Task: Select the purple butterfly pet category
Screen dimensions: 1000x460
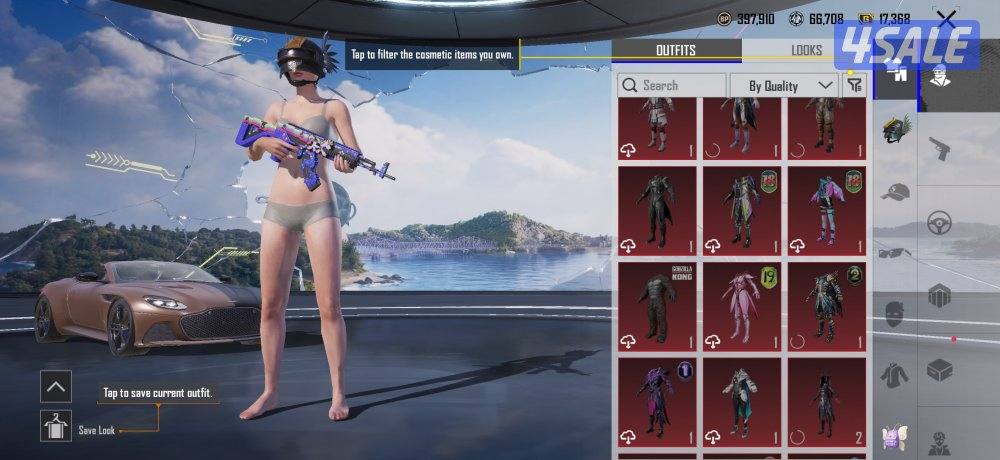Action: tap(895, 437)
